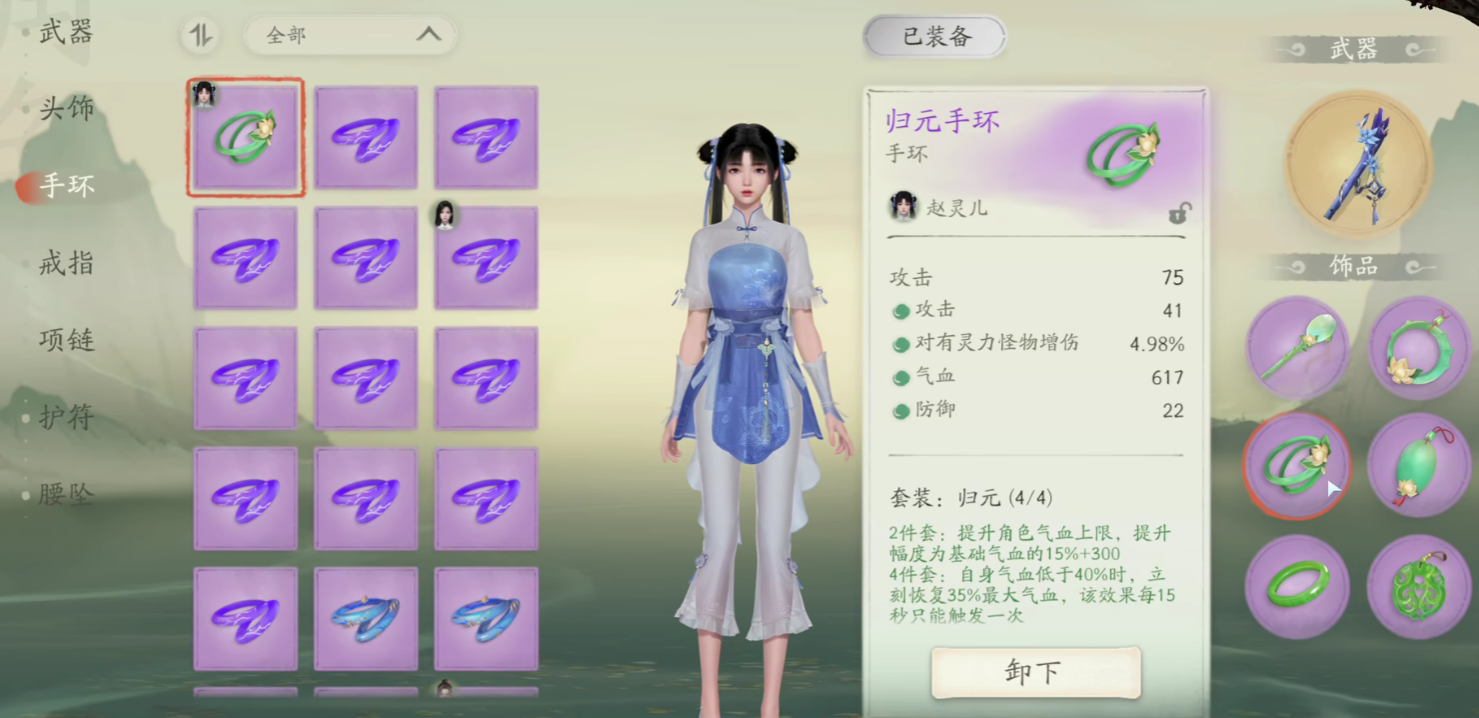Toggle the lock icon on item details

click(1179, 213)
